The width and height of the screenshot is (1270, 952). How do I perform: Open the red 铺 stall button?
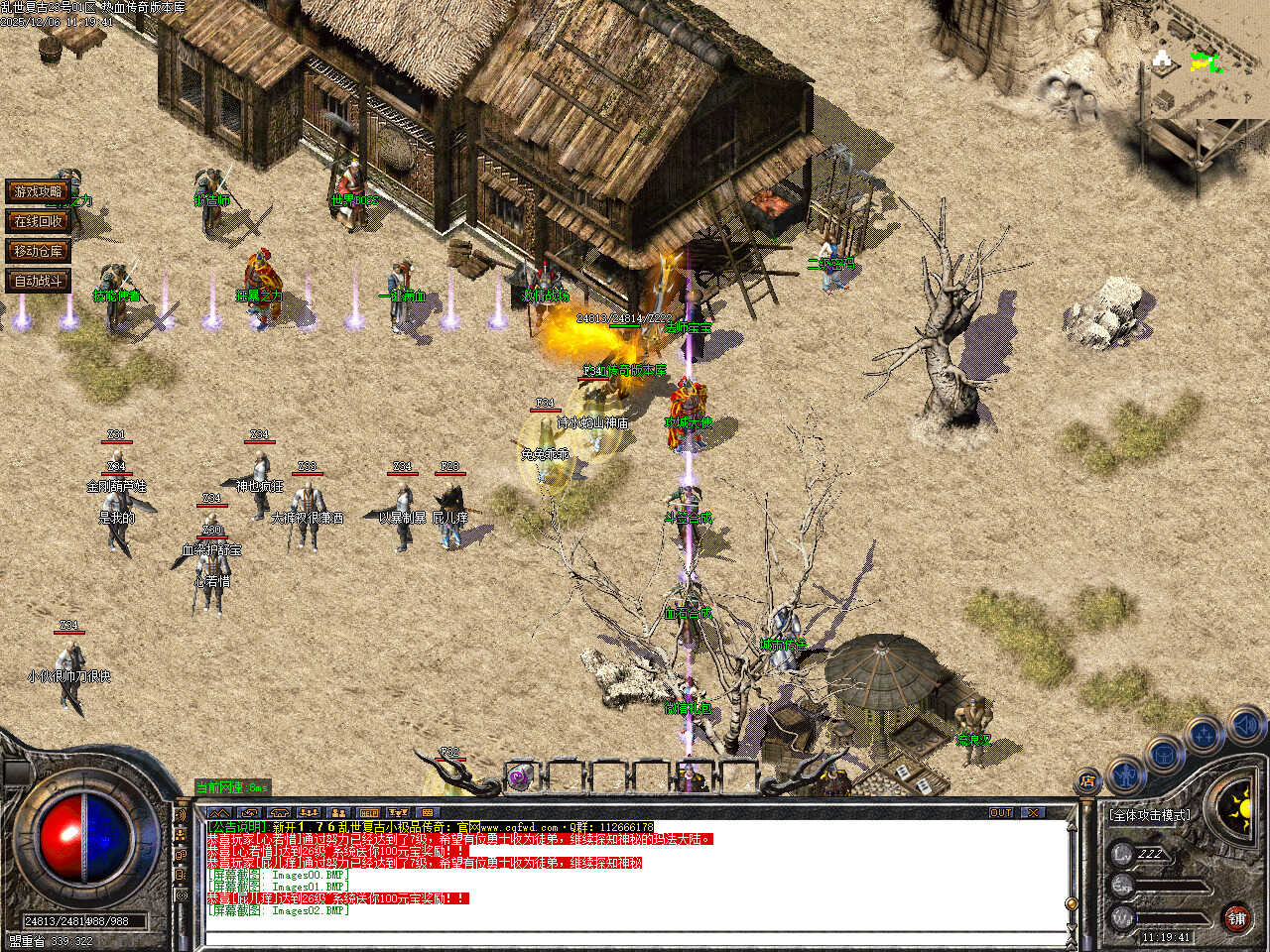(1236, 918)
